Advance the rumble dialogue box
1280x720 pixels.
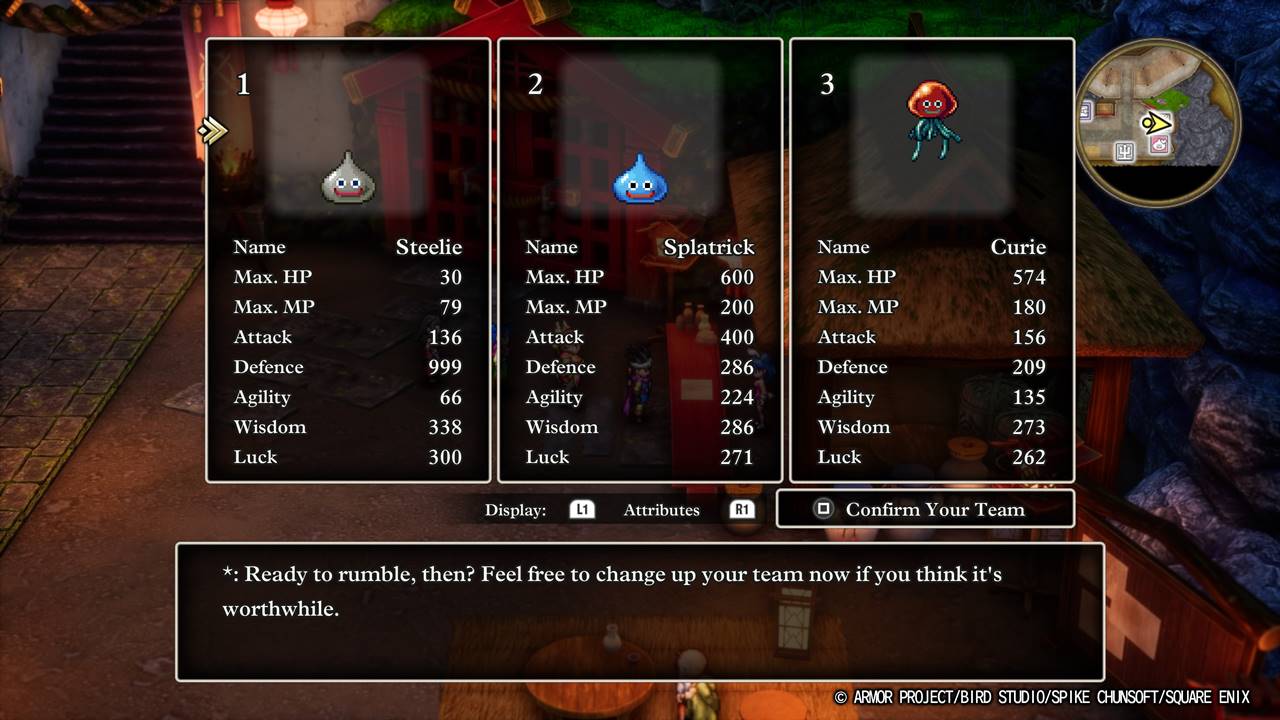(x=640, y=612)
